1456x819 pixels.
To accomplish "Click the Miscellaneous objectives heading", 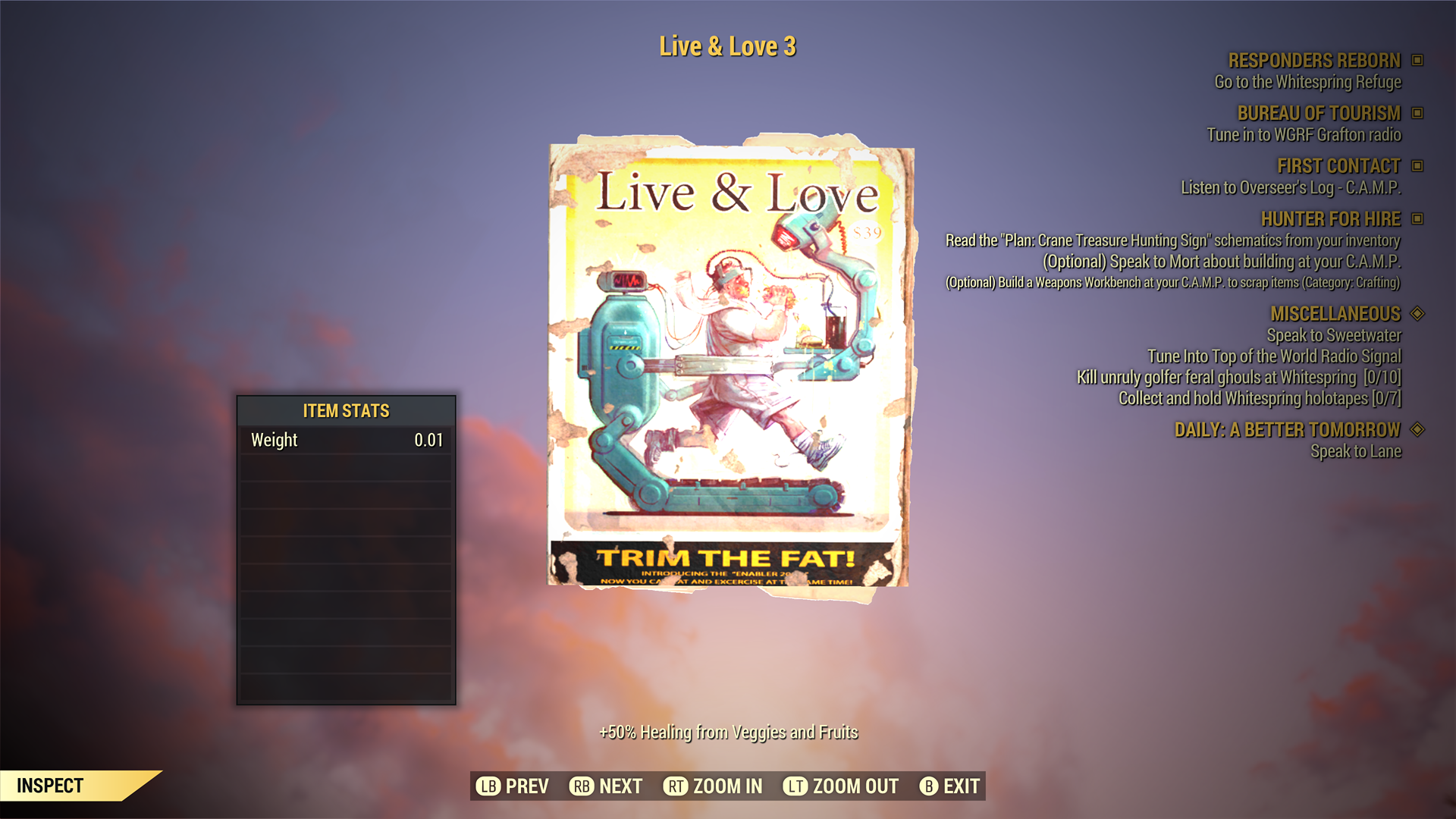I will click(1335, 314).
